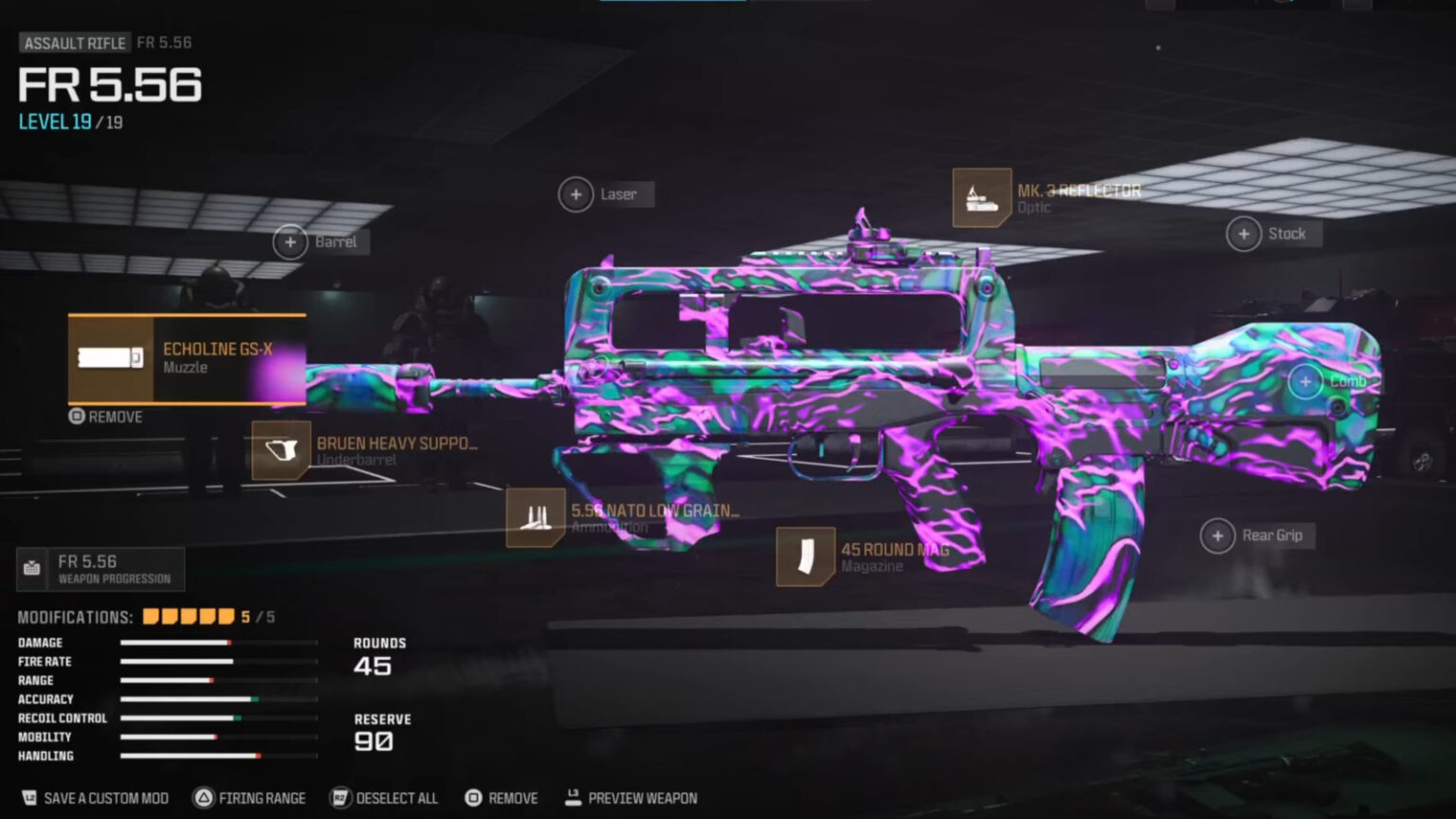The width and height of the screenshot is (1456, 819).
Task: Expand the Barrel attachment slot
Action: (291, 242)
